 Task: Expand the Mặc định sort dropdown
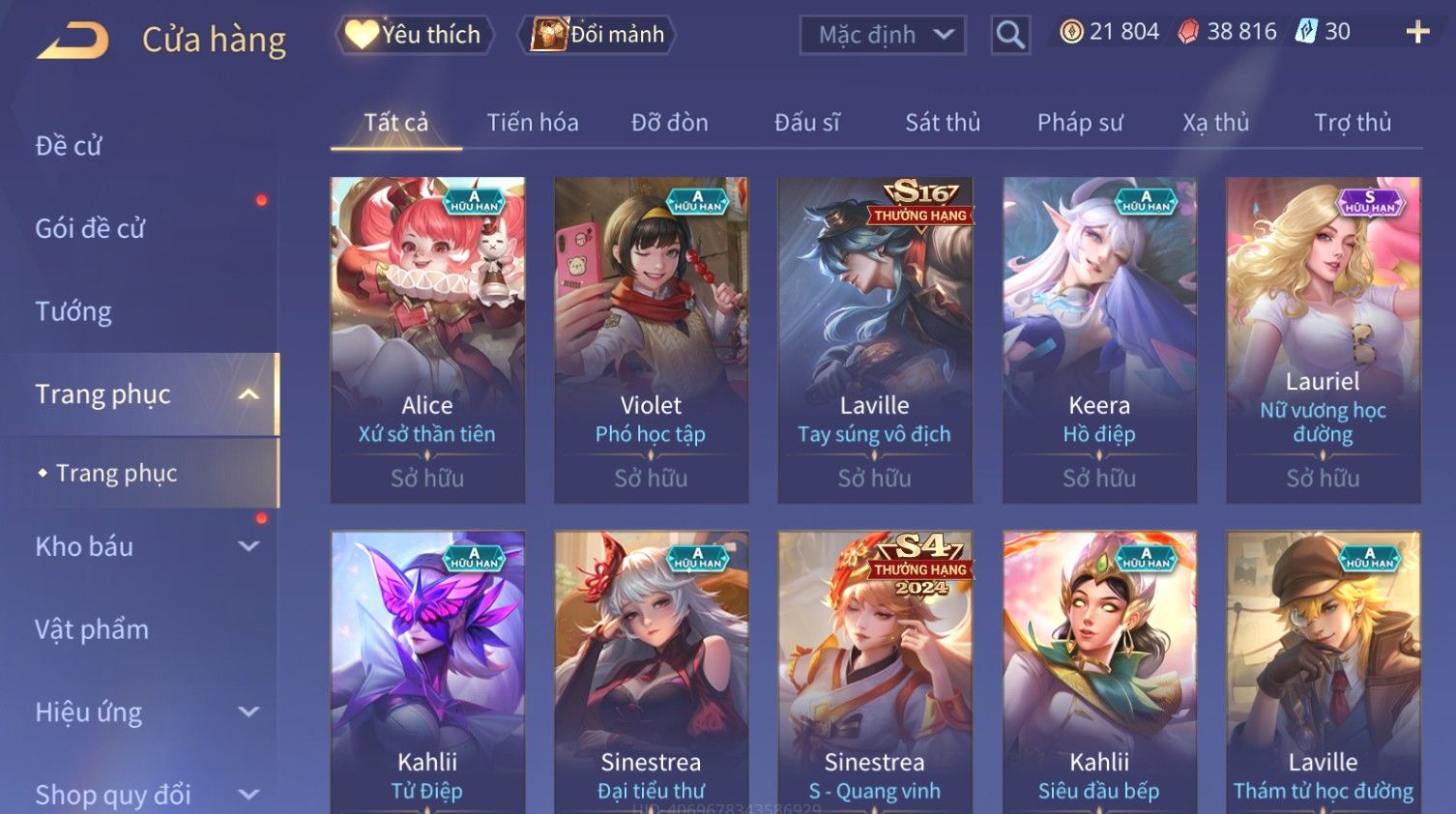[x=882, y=36]
